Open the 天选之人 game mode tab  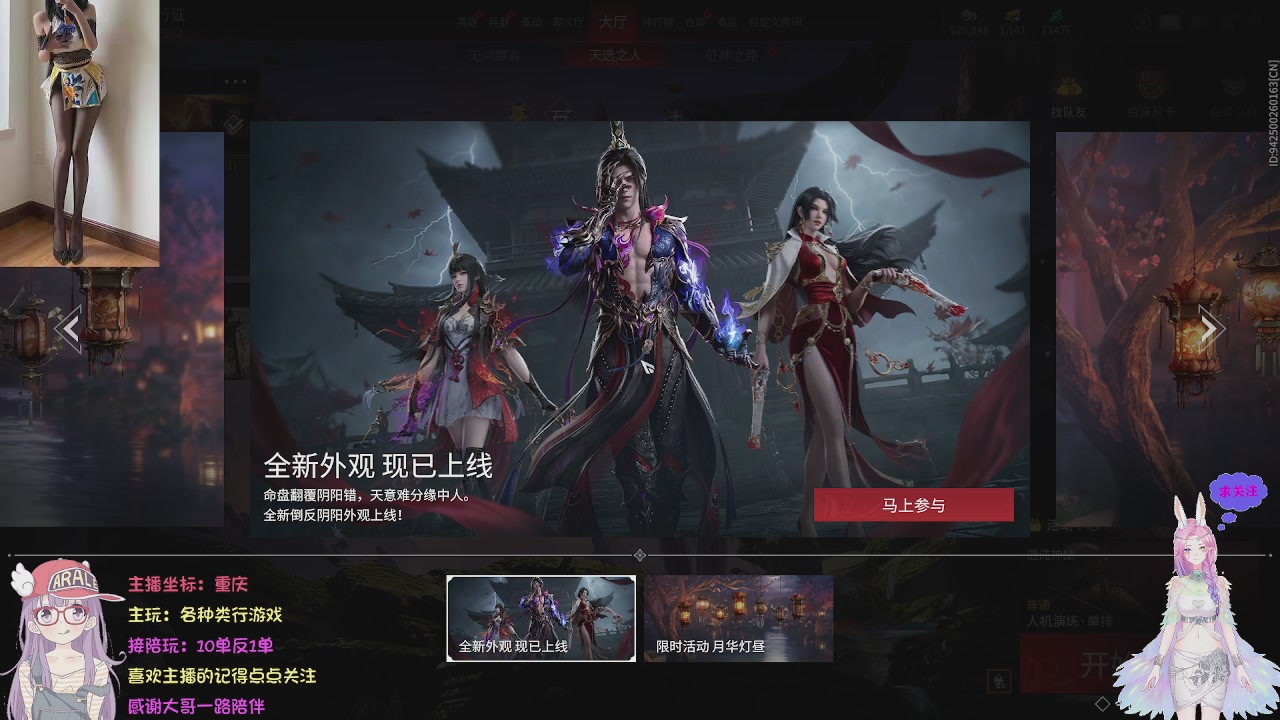click(x=615, y=52)
